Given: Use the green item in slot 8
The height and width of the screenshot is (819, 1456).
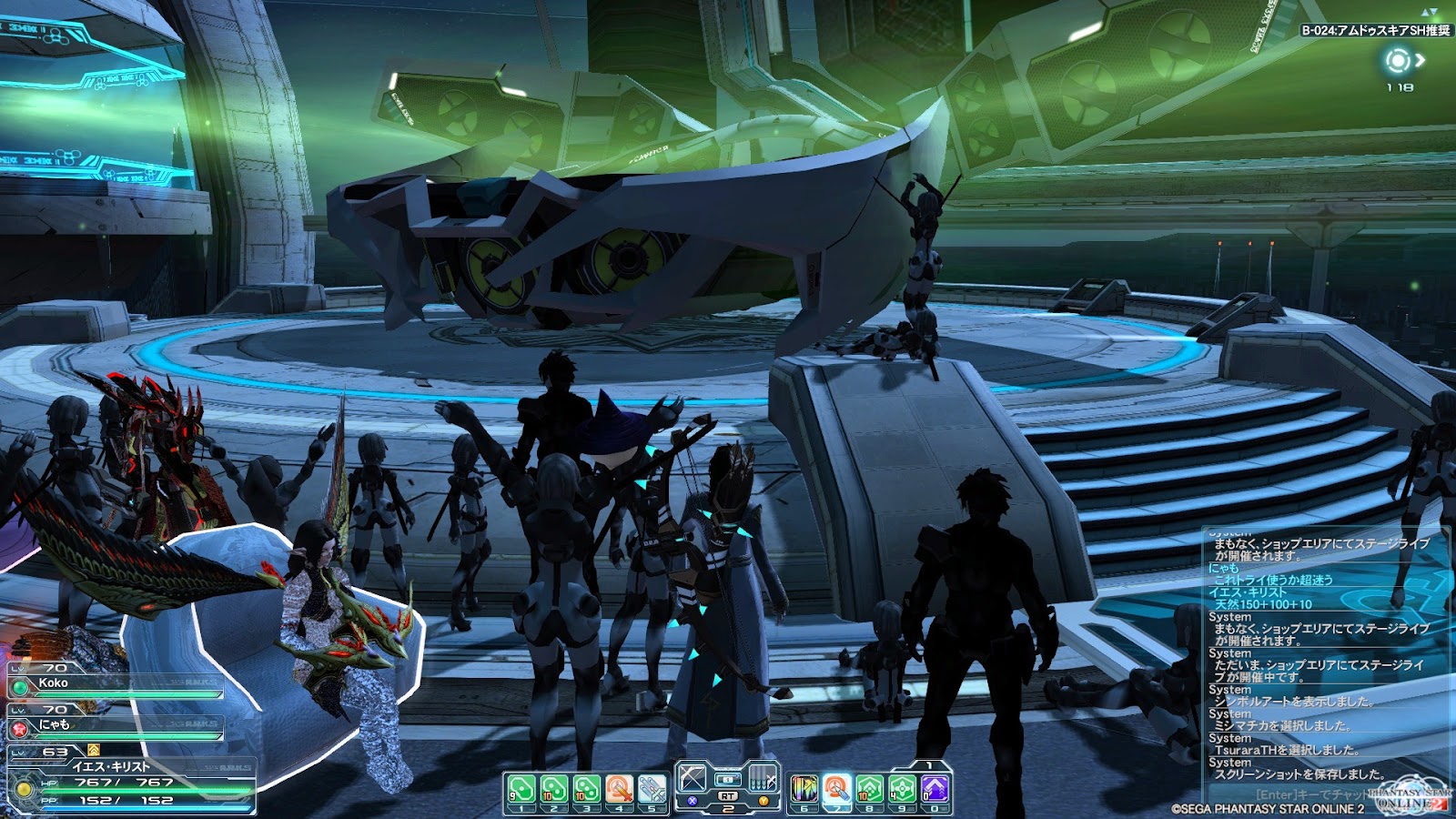Looking at the screenshot, I should pos(869,788).
